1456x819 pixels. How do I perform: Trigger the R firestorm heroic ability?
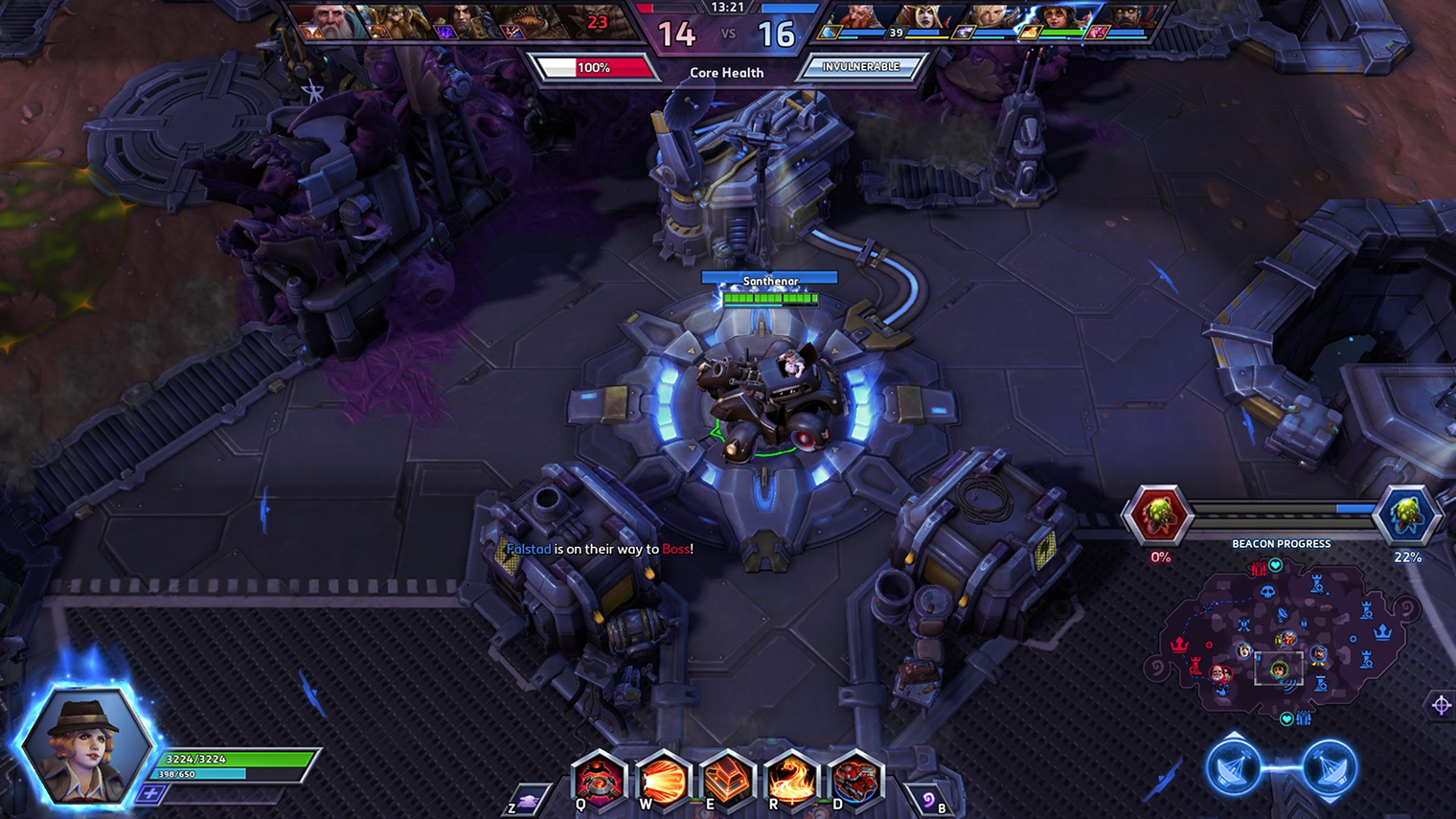[x=790, y=780]
